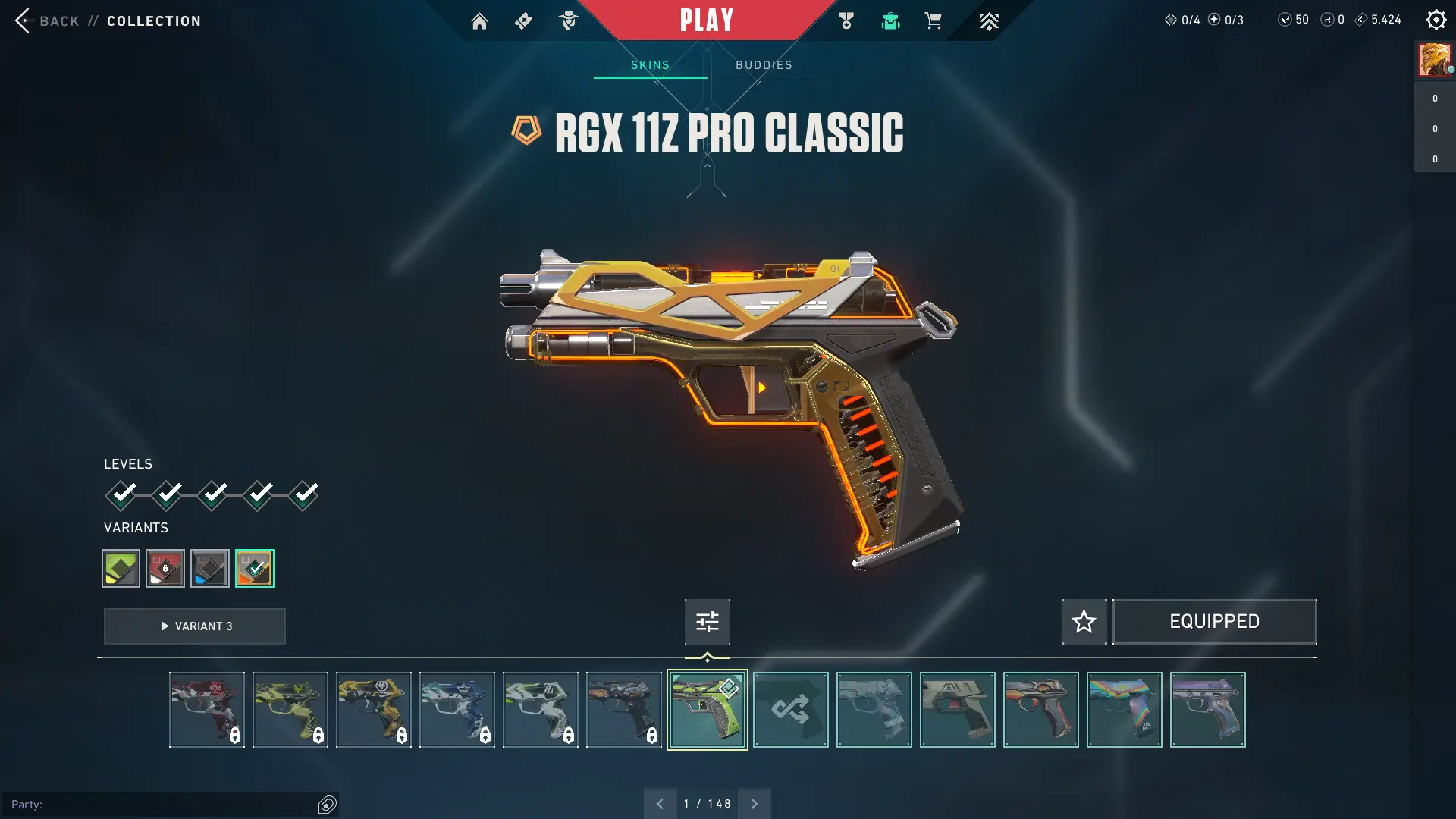Open the filter sliders button
Screen dimensions: 1456x819
[x=707, y=622]
